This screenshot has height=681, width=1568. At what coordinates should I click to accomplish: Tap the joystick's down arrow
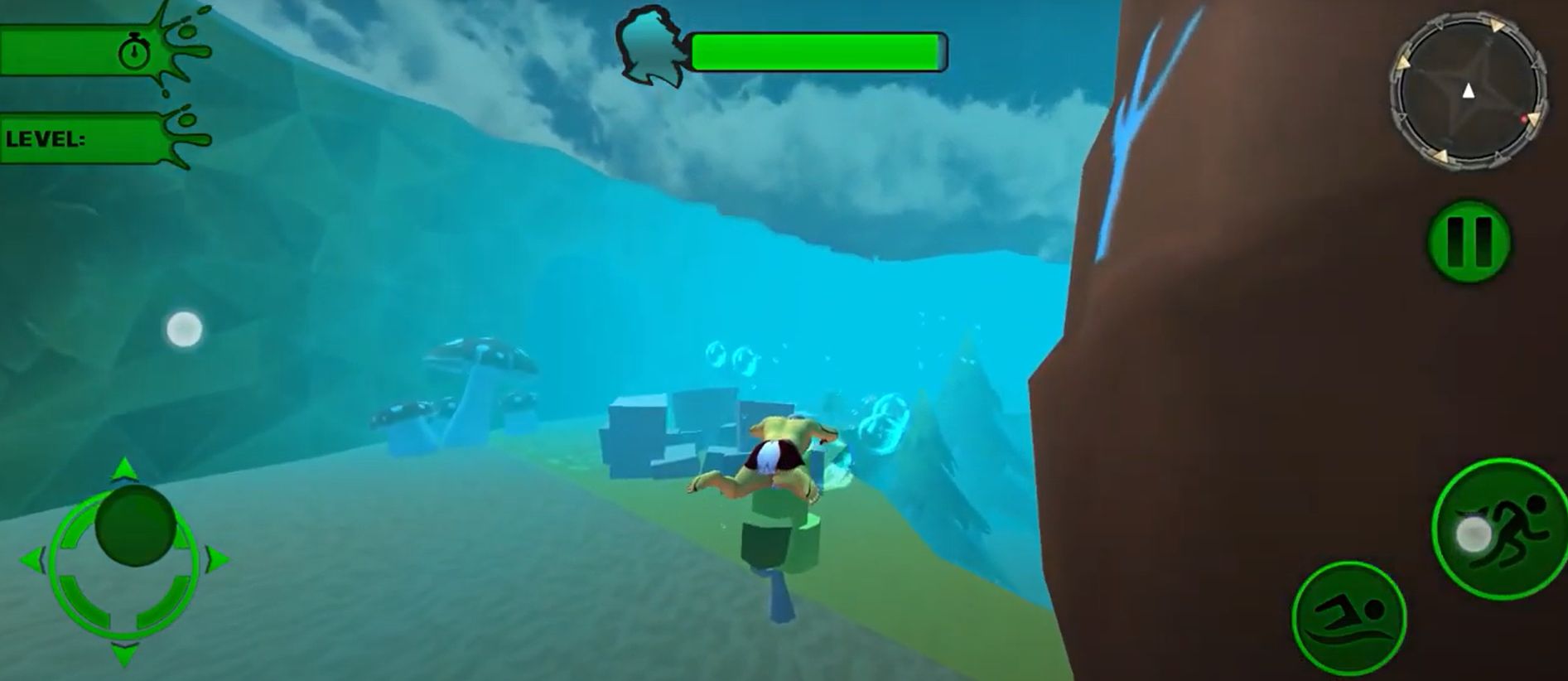pos(124,654)
